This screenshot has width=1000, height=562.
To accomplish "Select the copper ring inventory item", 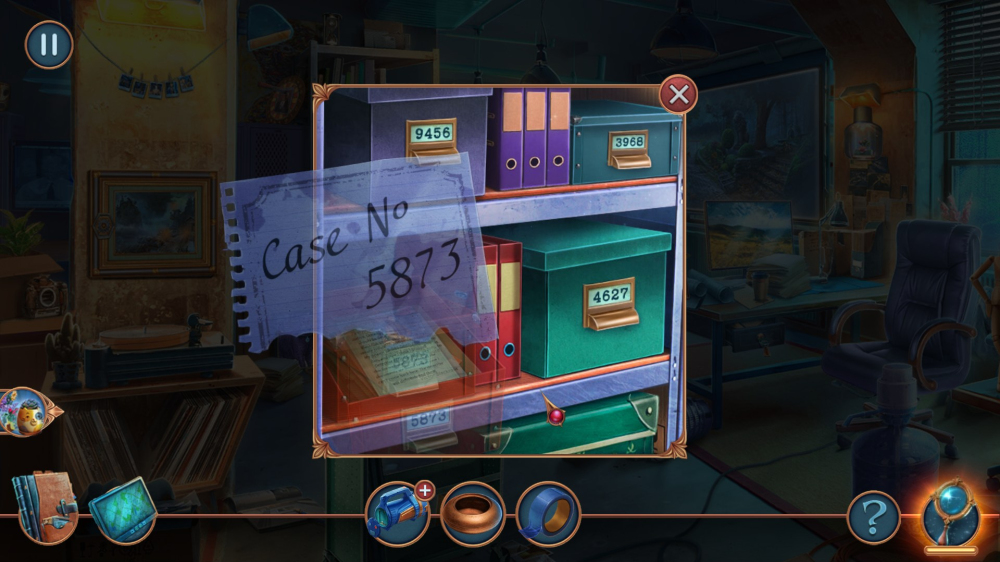I will [472, 513].
